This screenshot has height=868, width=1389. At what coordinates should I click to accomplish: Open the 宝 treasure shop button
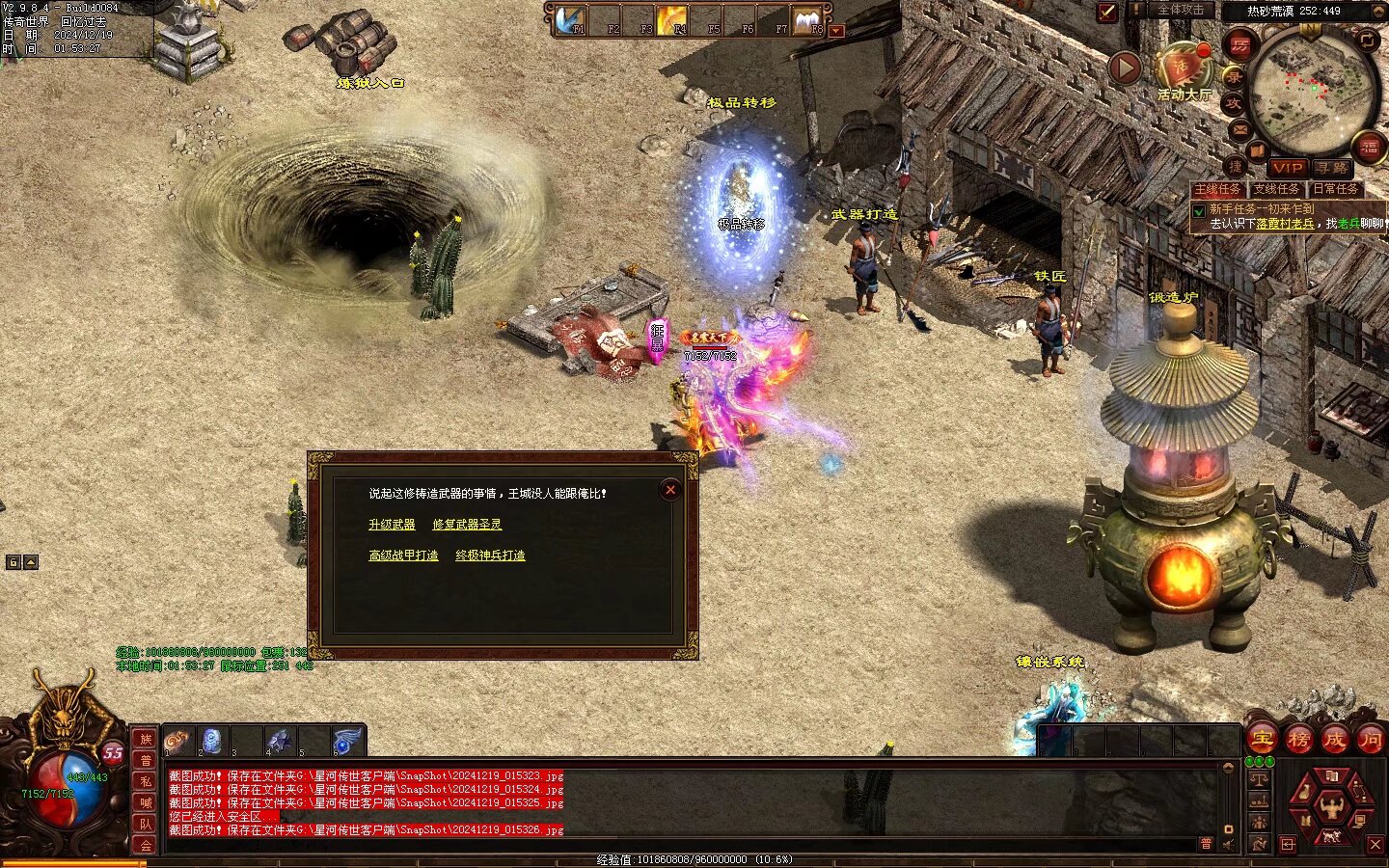pos(1263,740)
